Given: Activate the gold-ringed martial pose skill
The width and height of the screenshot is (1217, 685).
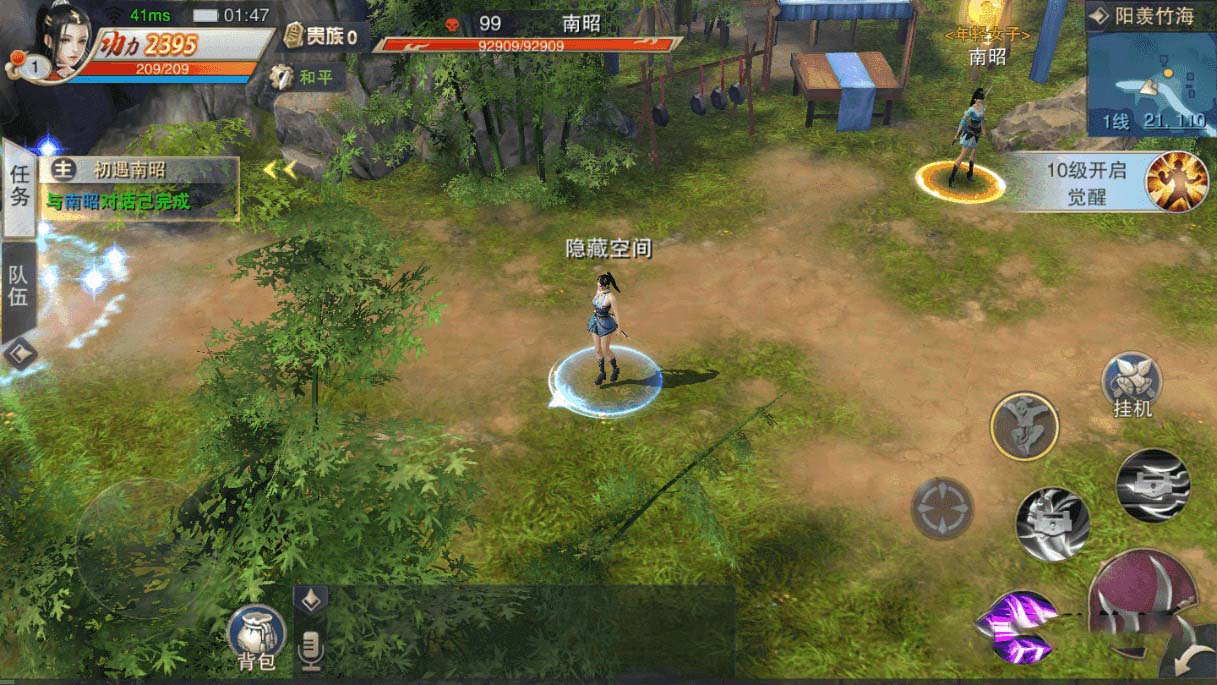Looking at the screenshot, I should pyautogui.click(x=1023, y=425).
